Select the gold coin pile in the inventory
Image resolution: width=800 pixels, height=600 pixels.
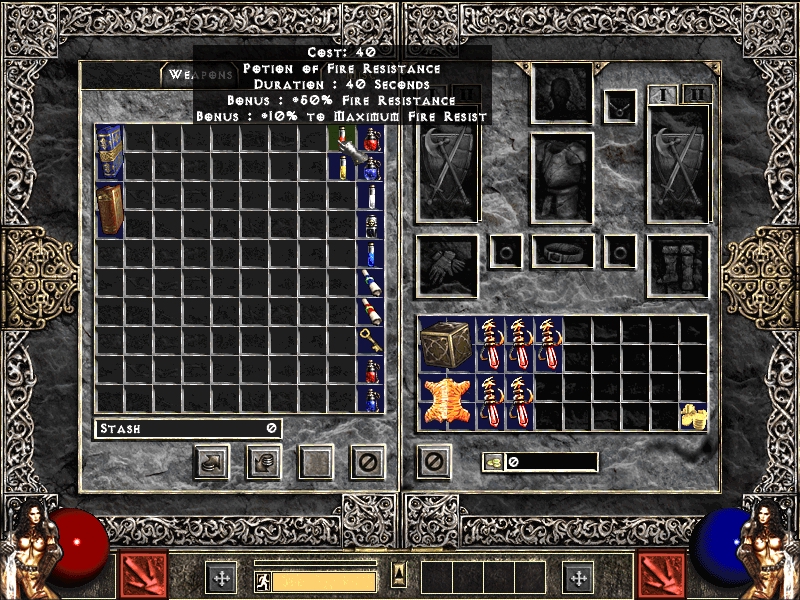(691, 416)
